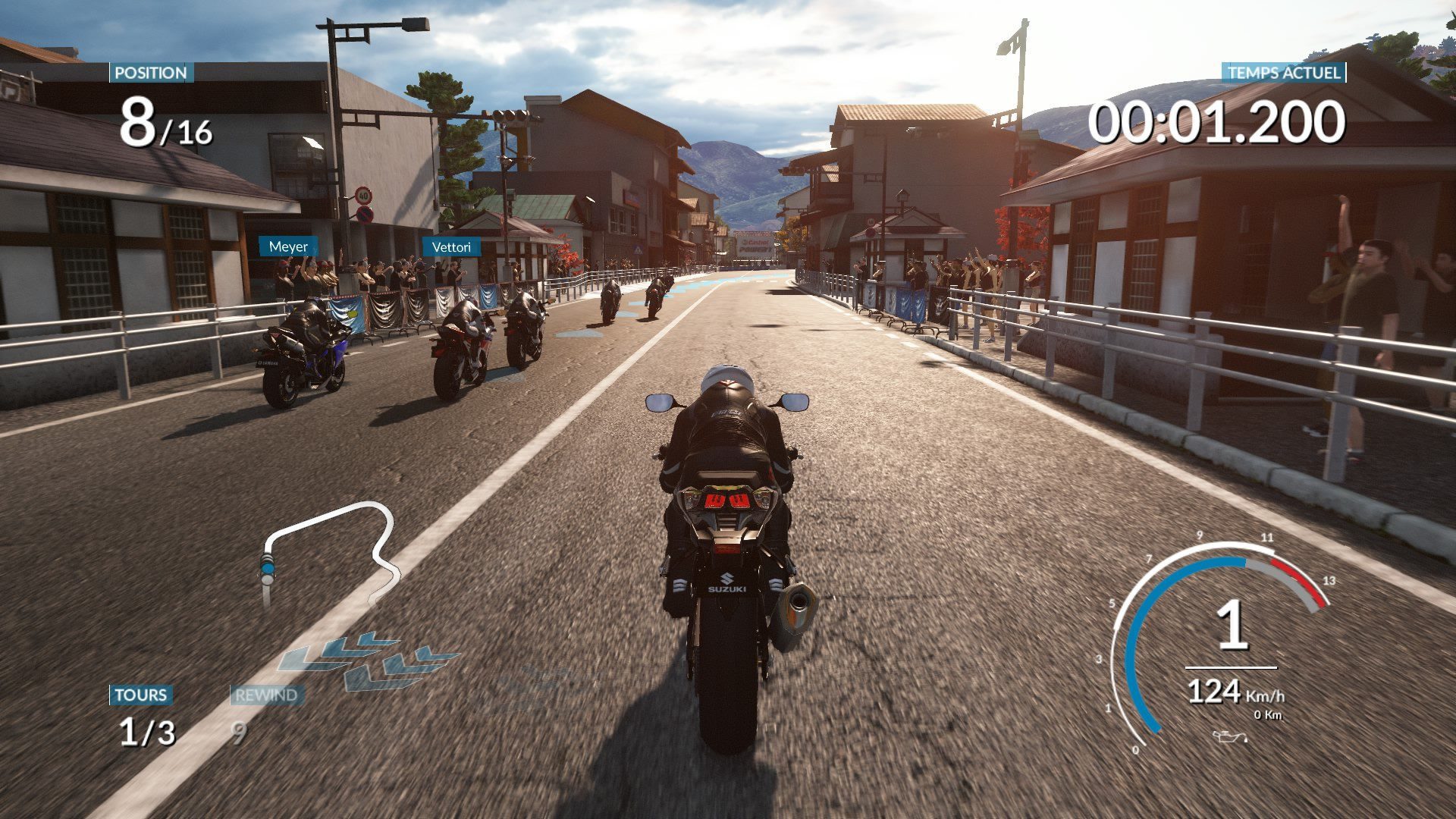Select the Meyer rider name tag
1456x819 pixels.
[288, 246]
